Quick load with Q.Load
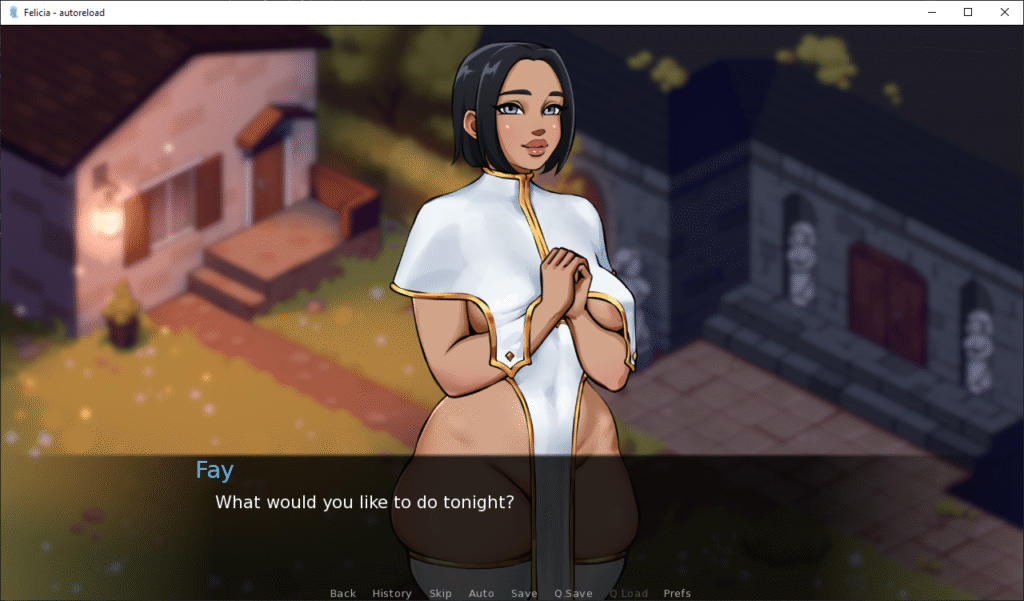 click(628, 593)
